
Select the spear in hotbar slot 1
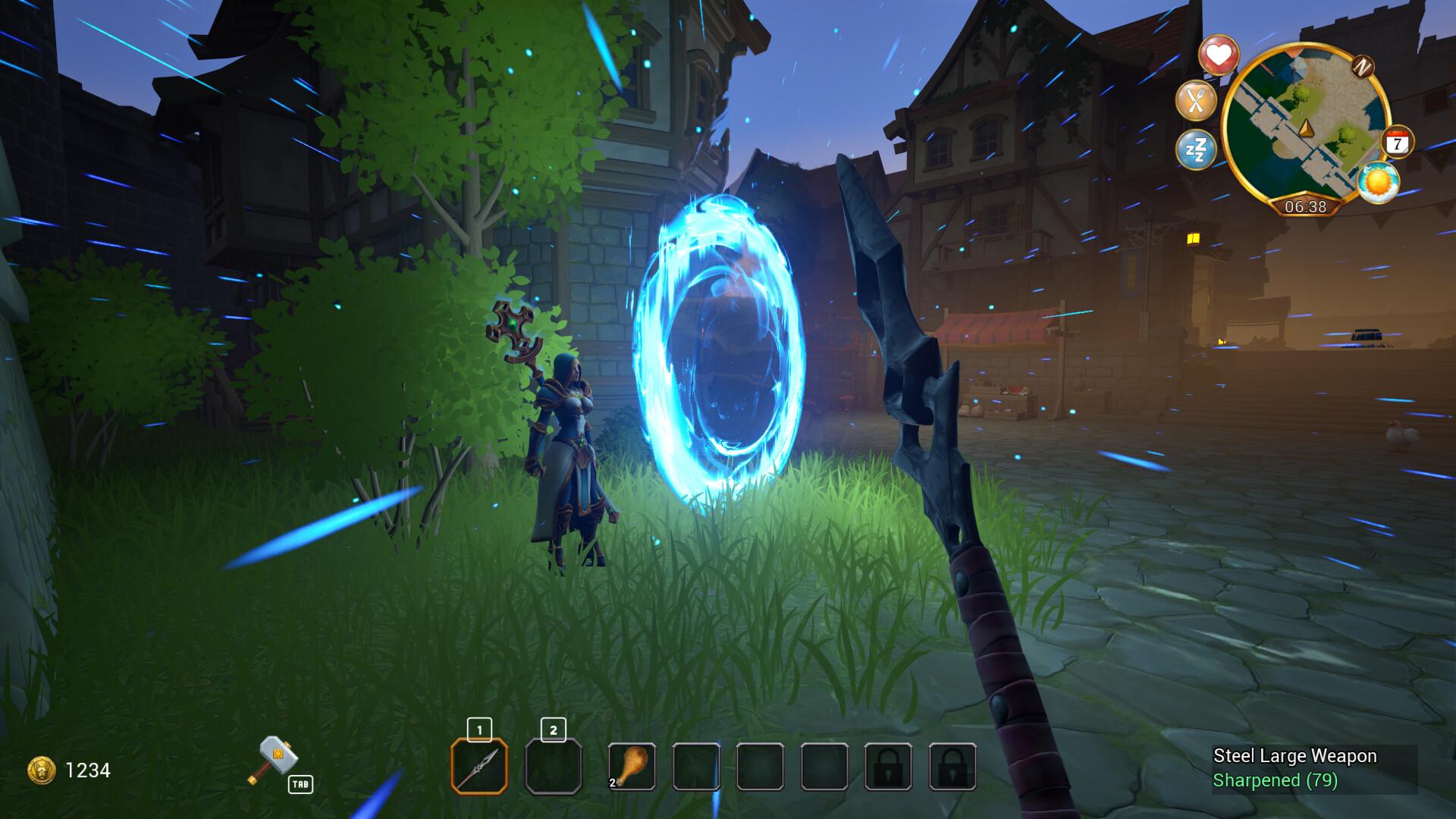point(479,767)
